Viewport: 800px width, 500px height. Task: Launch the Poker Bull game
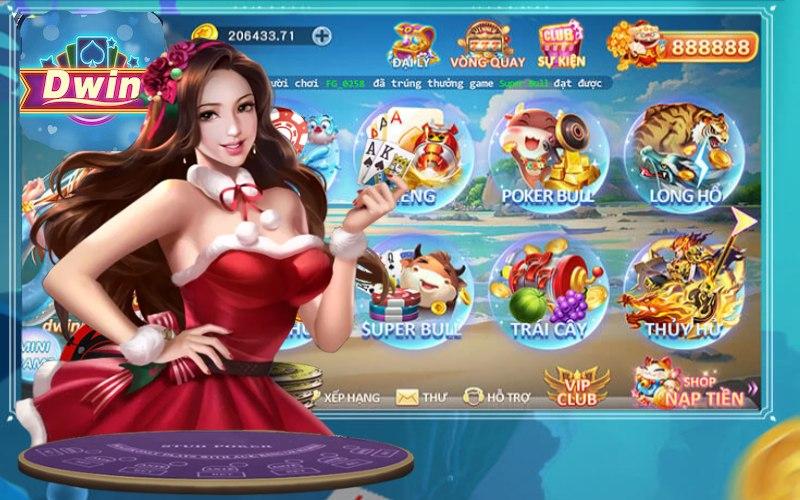[x=548, y=158]
